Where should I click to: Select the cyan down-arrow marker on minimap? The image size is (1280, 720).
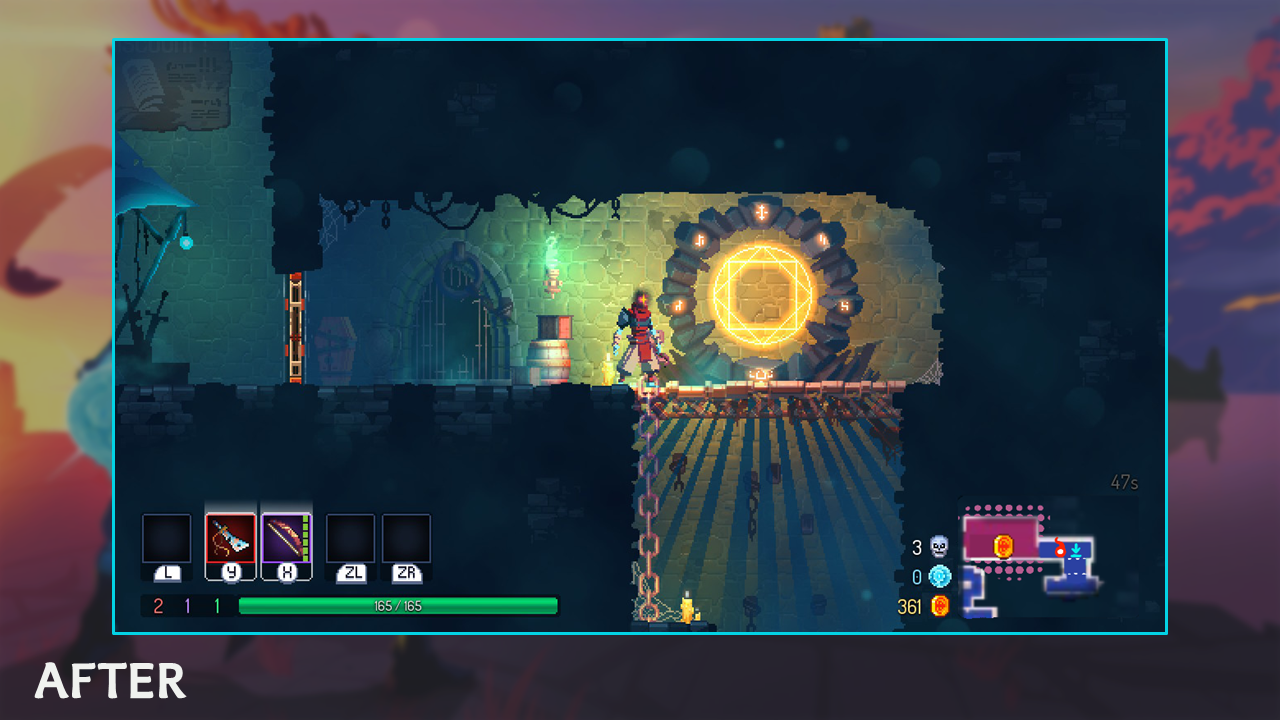click(1075, 550)
